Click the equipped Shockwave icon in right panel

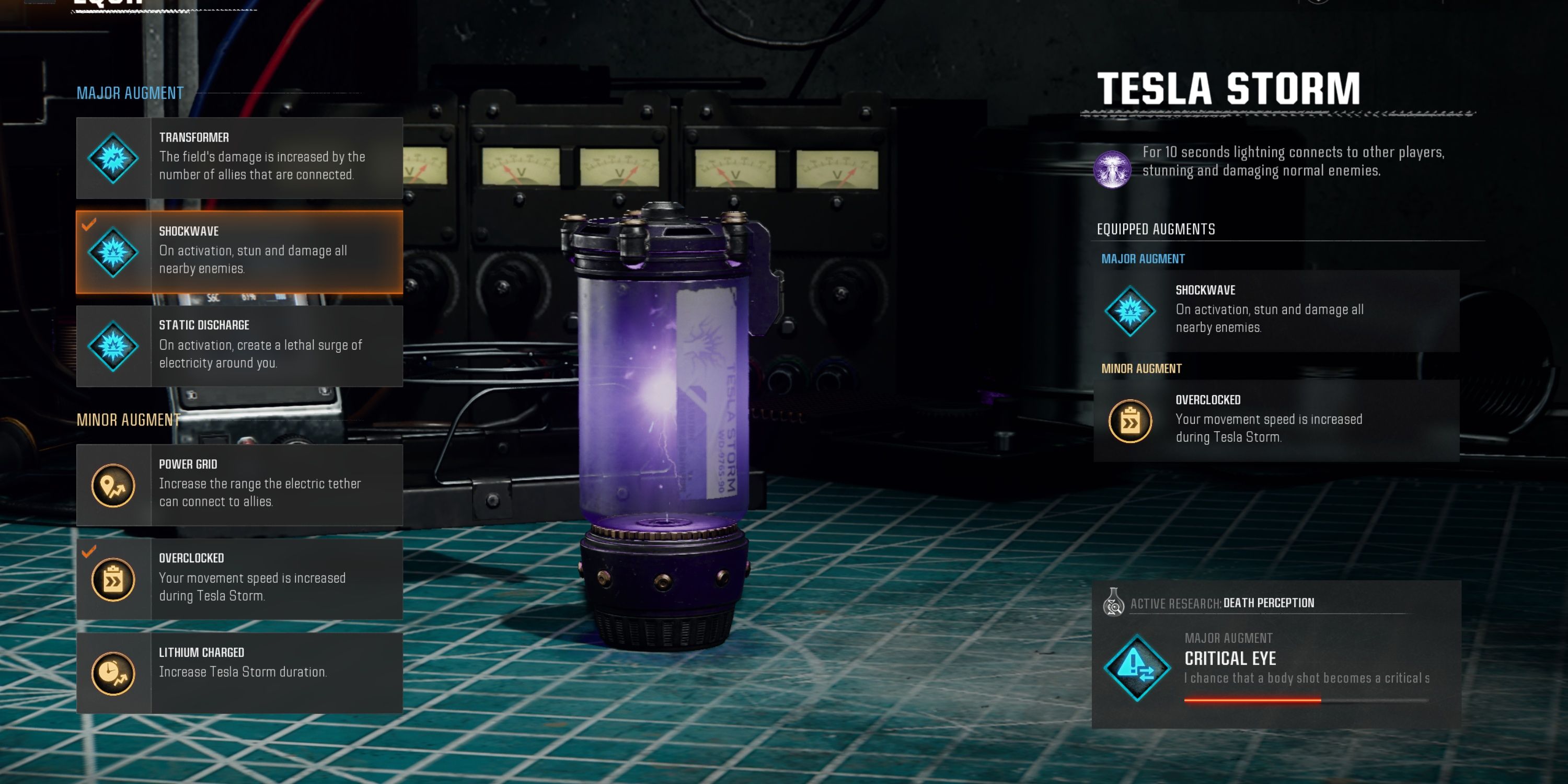tap(1131, 311)
